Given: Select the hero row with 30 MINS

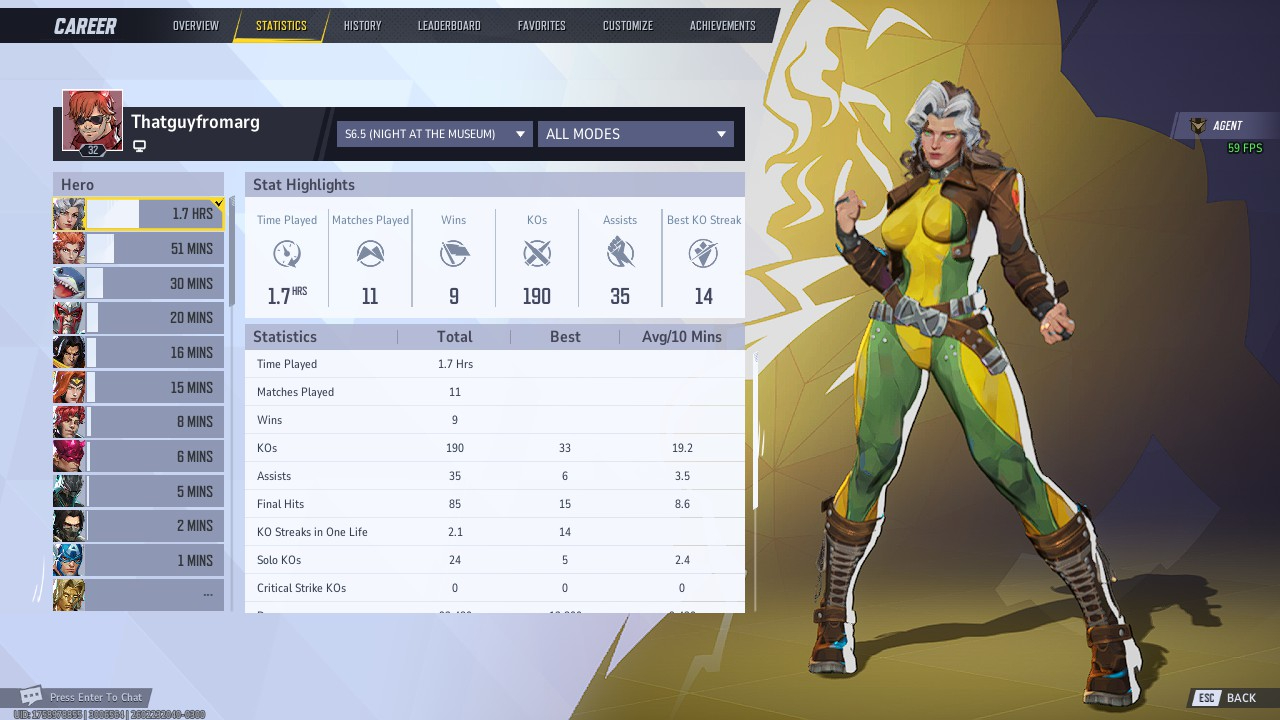Looking at the screenshot, I should 139,284.
